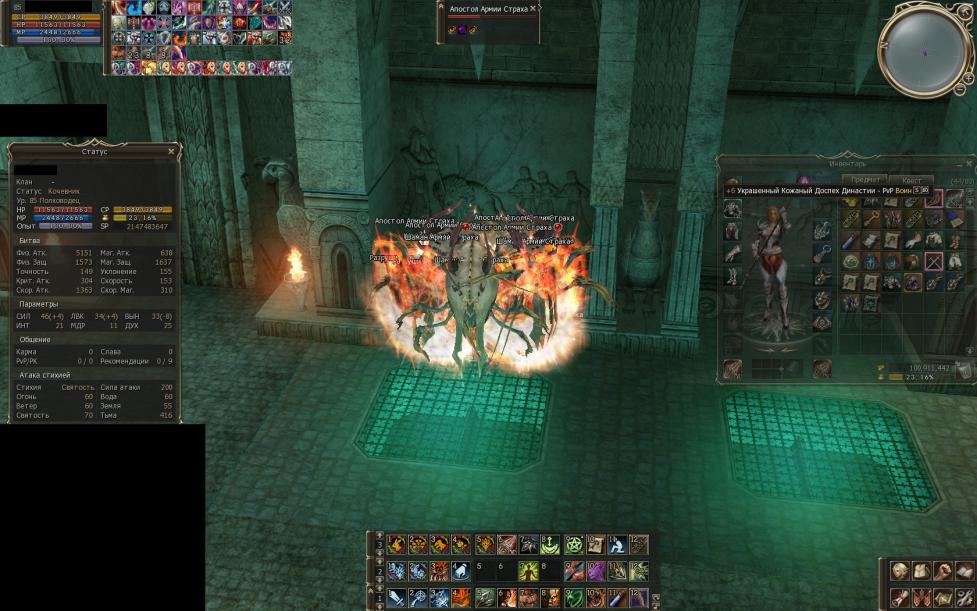Close the Инвентарь inventory window
This screenshot has height=611, width=977.
pos(969,161)
